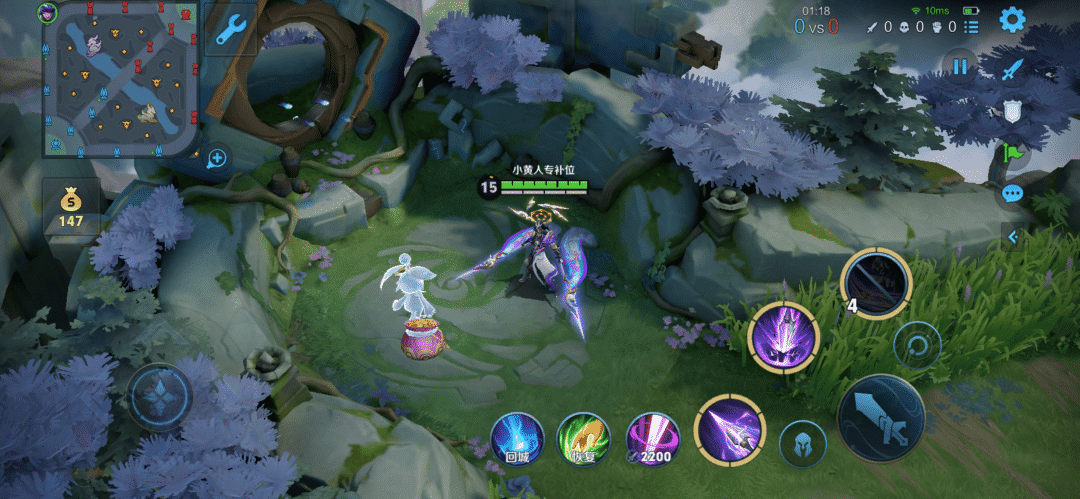Viewport: 1080px width, 499px height.
Task: Tap the helmet hero-targeting button
Action: coord(802,443)
